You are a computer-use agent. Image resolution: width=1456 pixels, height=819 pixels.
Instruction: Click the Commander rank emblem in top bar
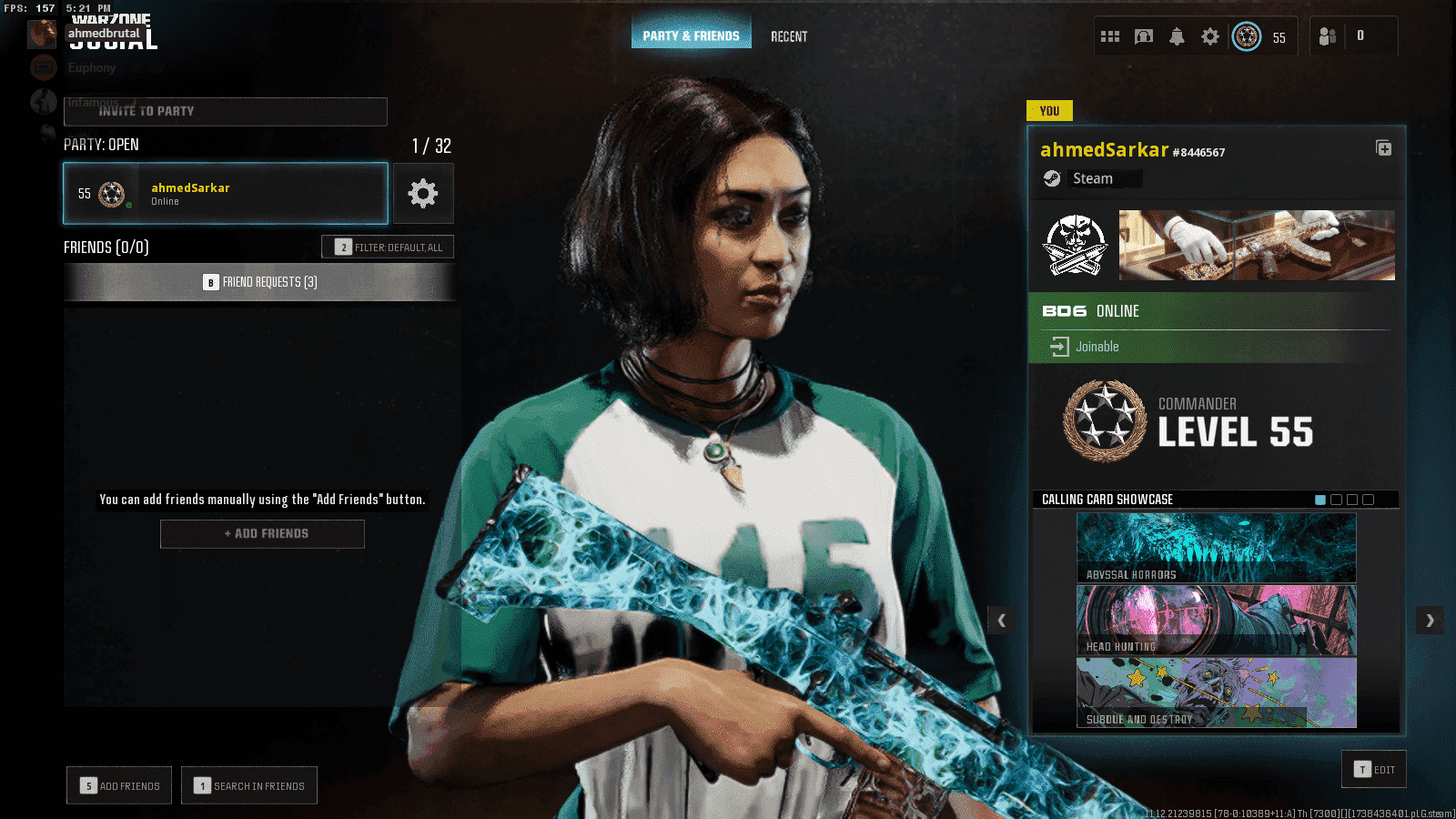click(x=1247, y=36)
